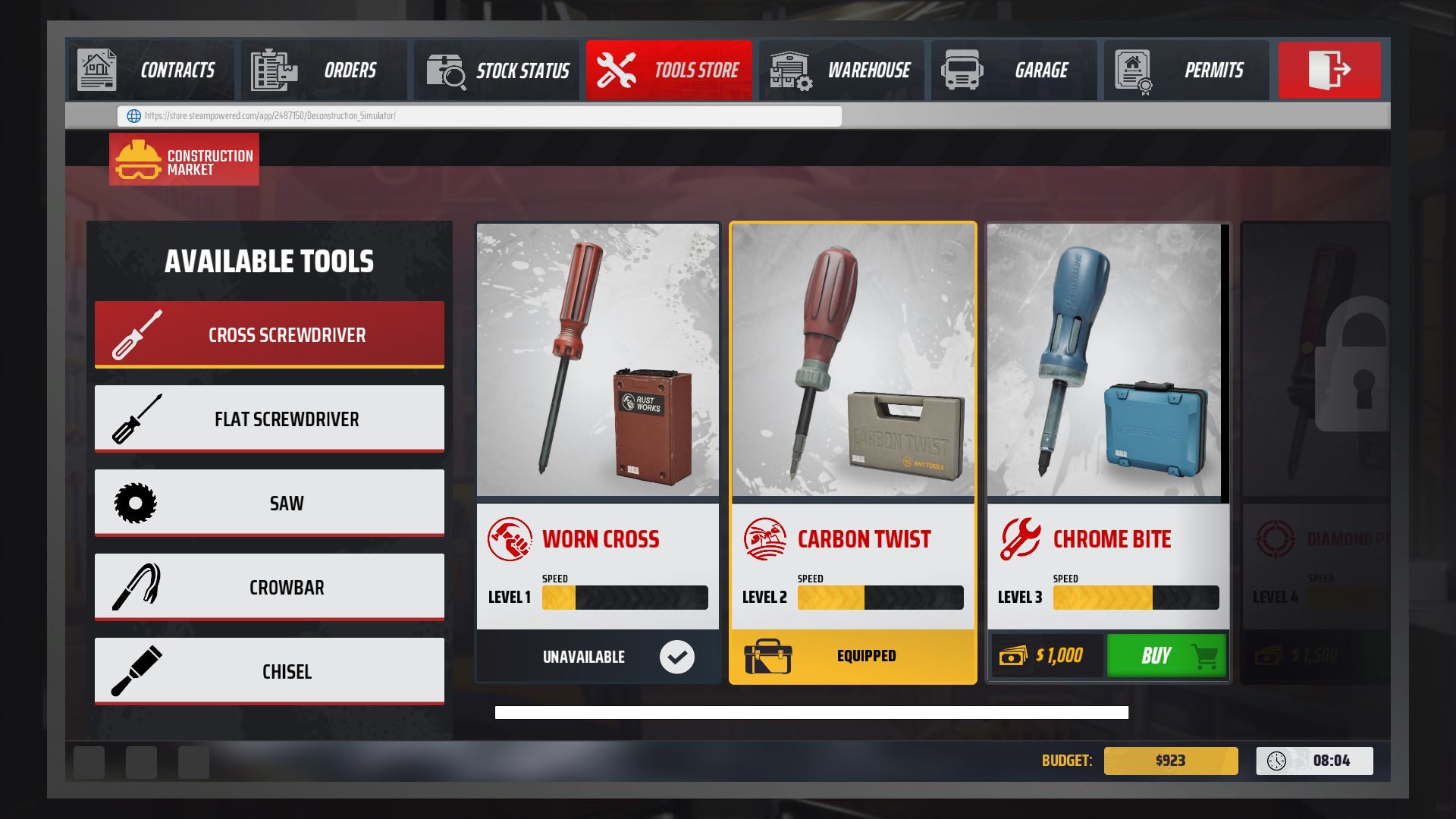Open the Stock Status tab
The width and height of the screenshot is (1456, 819).
tap(496, 71)
